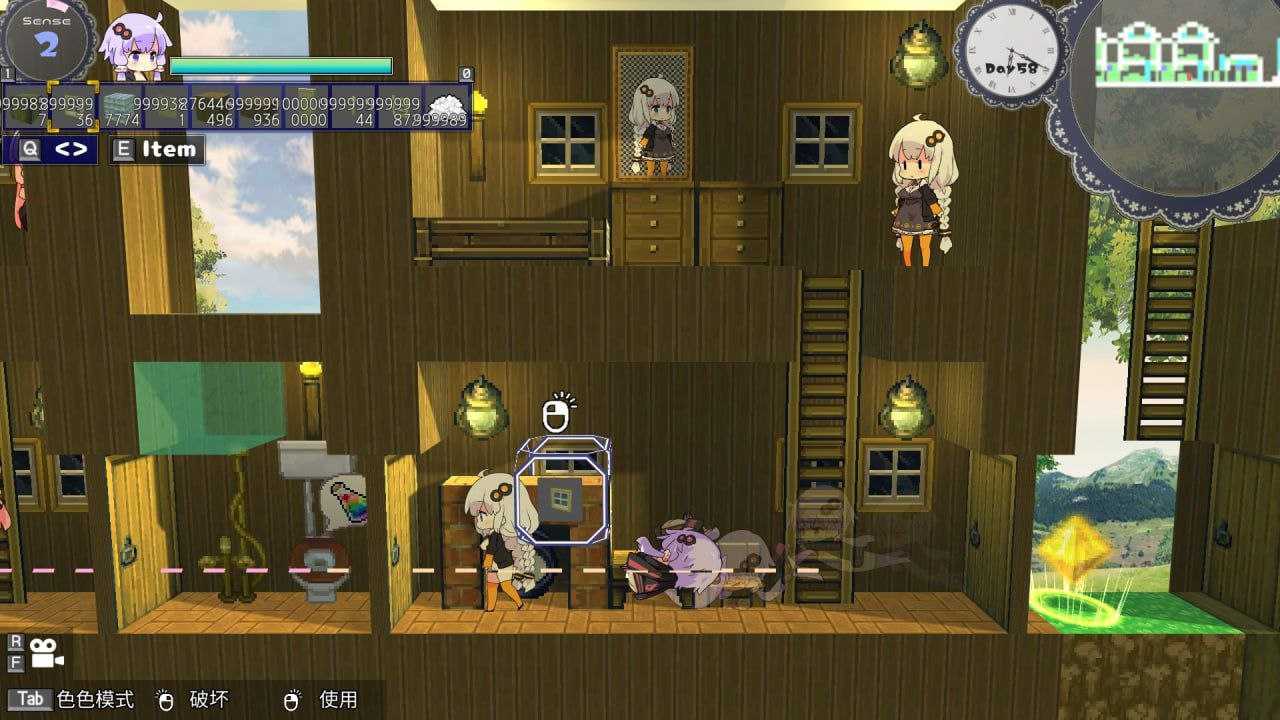Toggle the R keybind indicator

[x=14, y=640]
